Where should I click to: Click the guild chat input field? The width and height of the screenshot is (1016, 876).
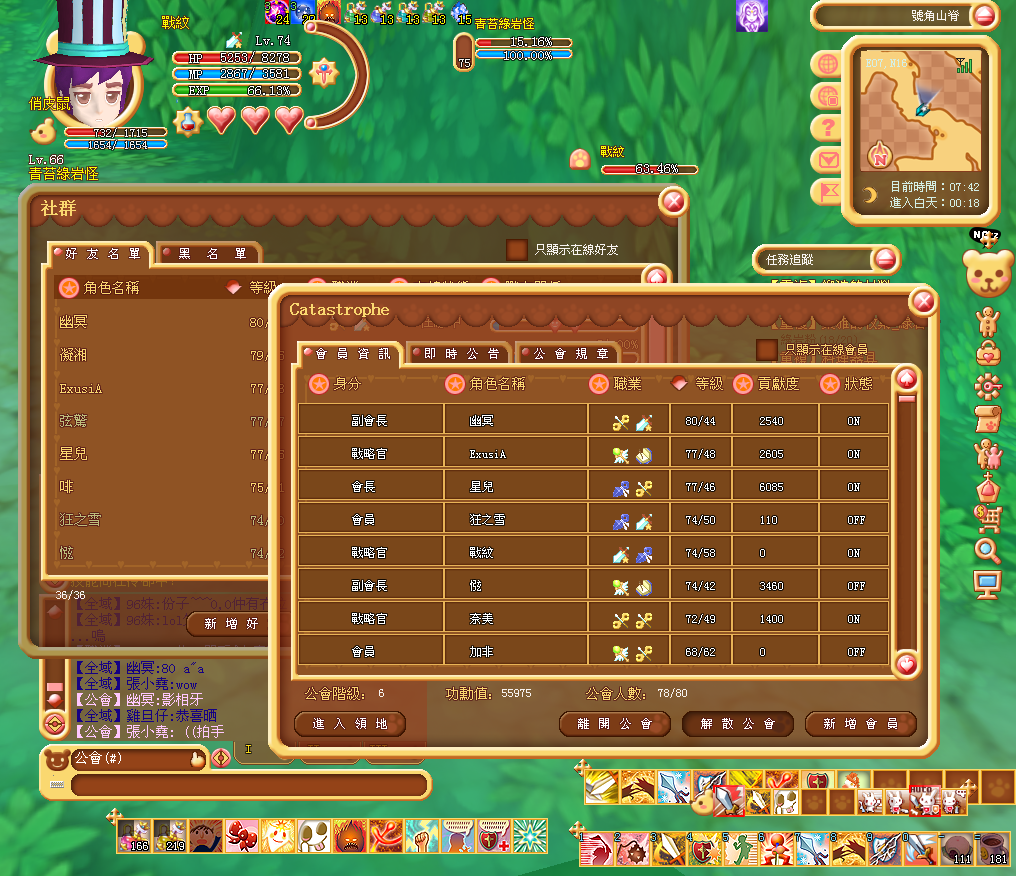(x=250, y=785)
